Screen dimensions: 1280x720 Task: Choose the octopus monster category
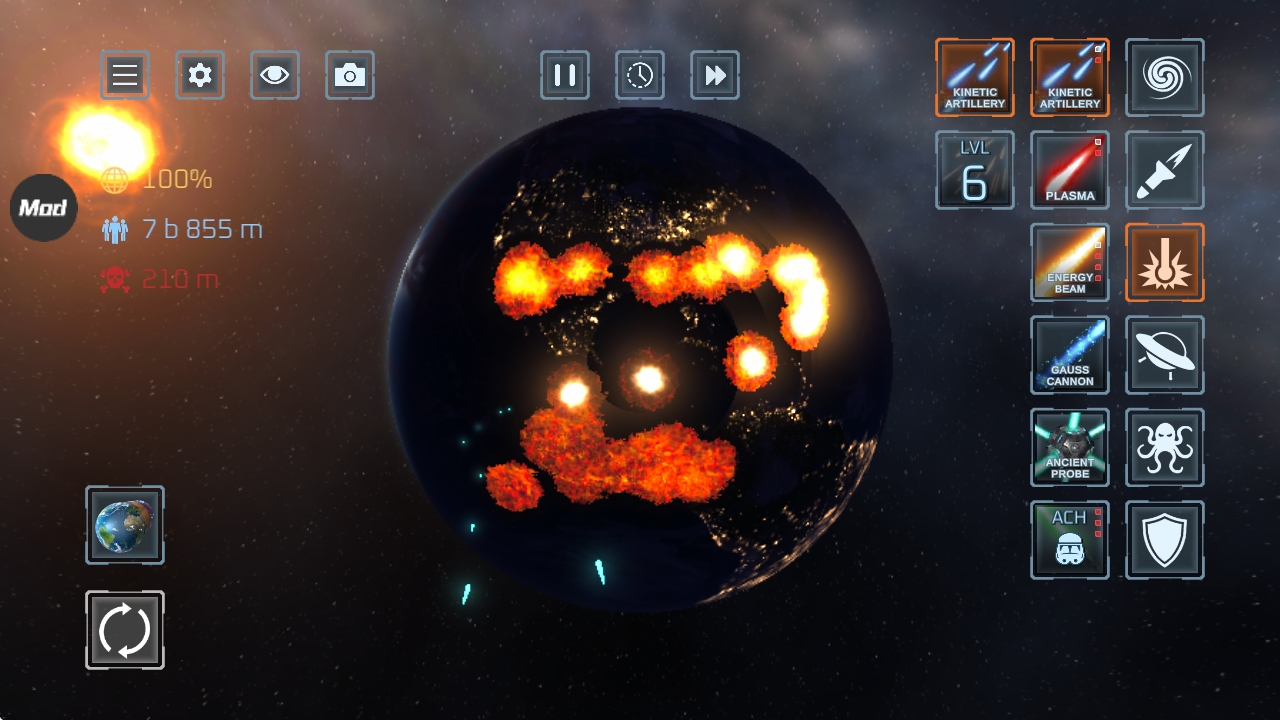pyautogui.click(x=1165, y=447)
